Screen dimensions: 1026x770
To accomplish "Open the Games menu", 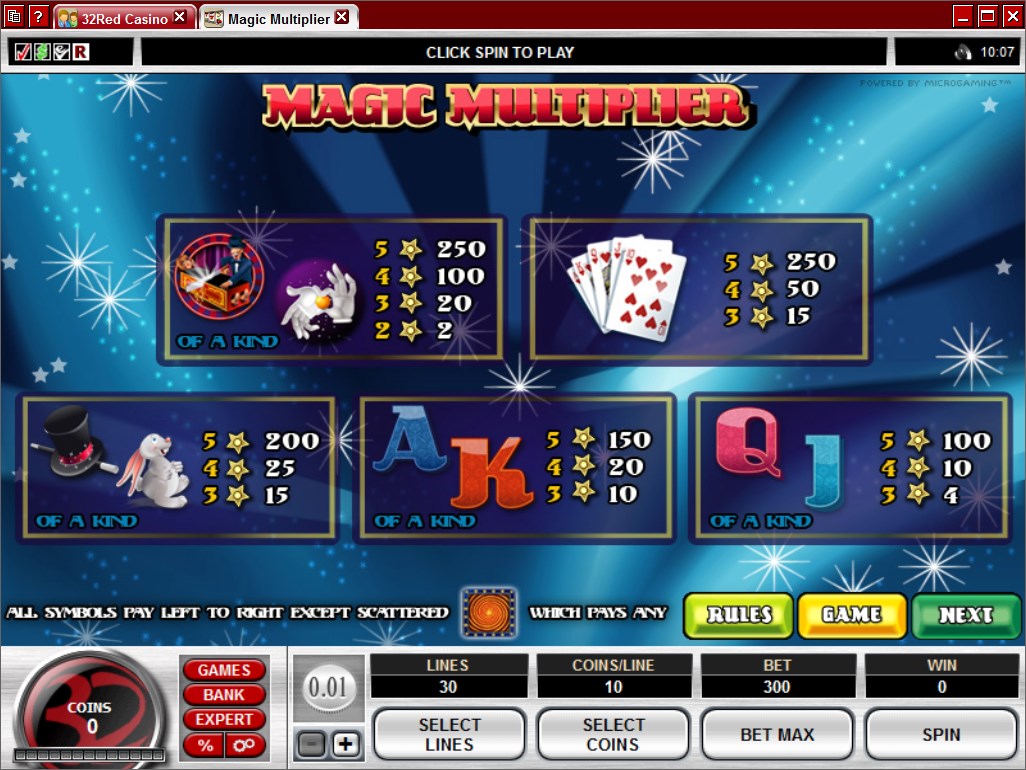I will click(223, 670).
